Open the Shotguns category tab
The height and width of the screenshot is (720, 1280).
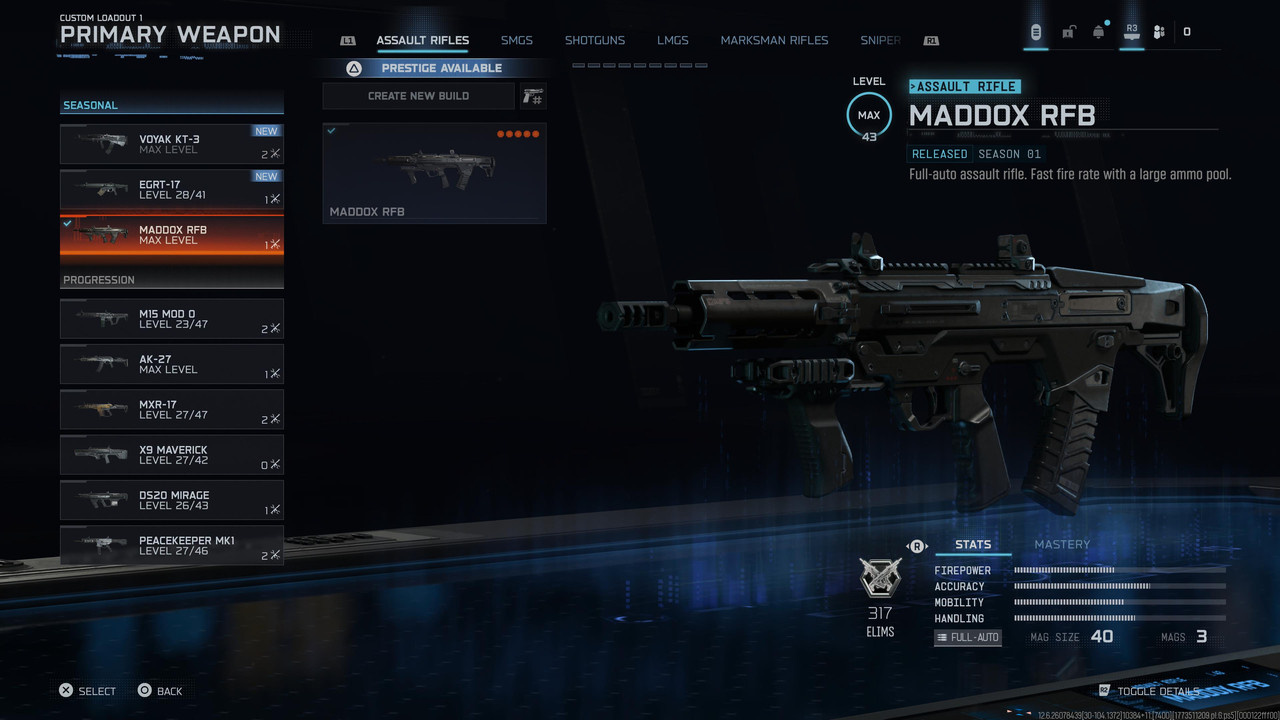(594, 41)
